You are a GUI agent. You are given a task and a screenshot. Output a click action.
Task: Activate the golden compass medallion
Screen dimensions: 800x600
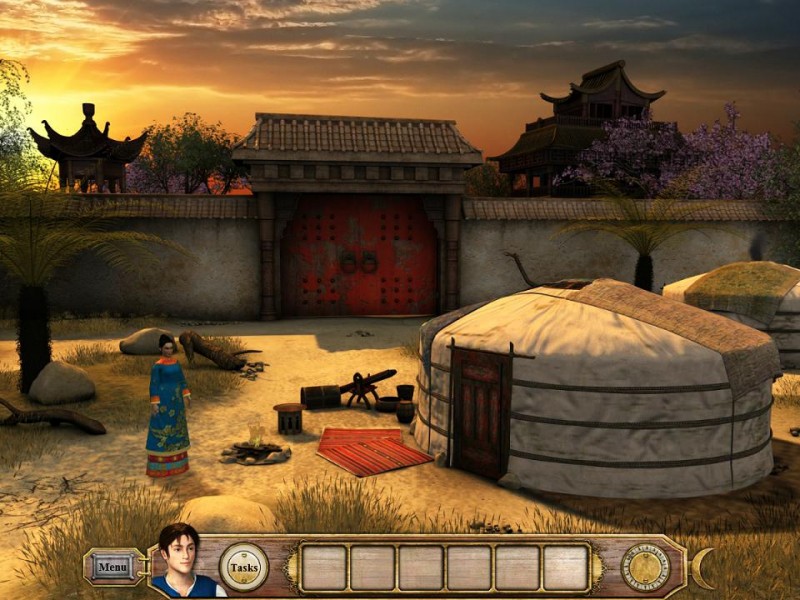pos(645,567)
